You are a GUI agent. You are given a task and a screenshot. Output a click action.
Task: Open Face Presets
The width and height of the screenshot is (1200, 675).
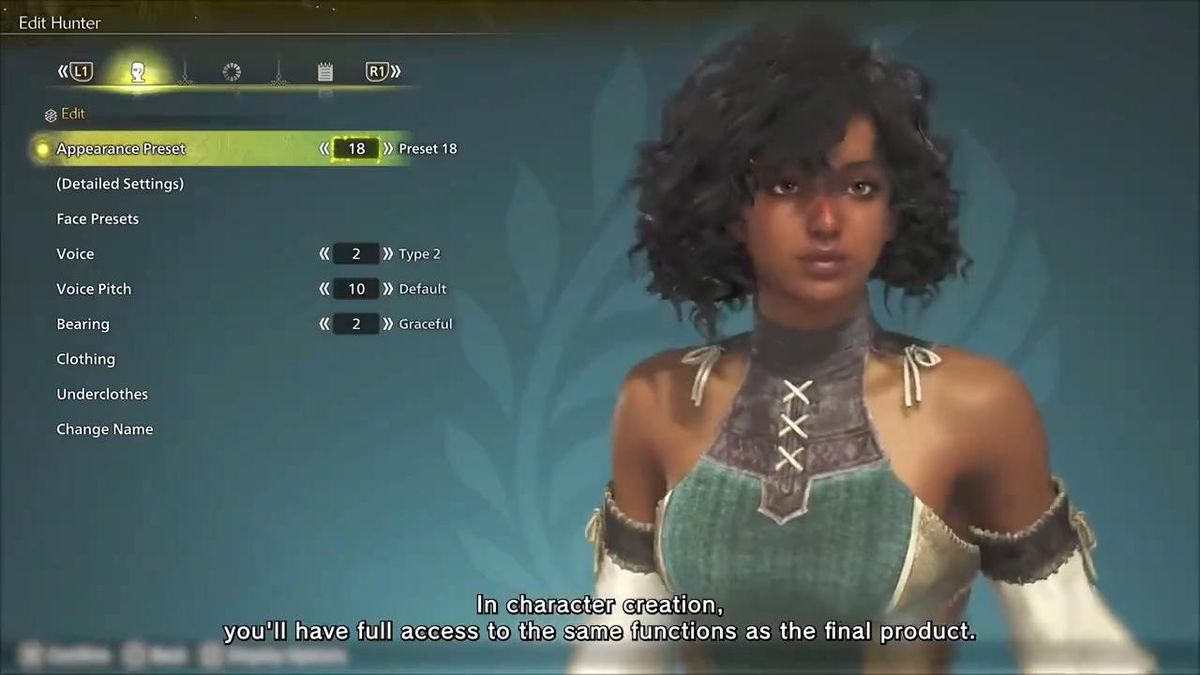[x=98, y=219]
